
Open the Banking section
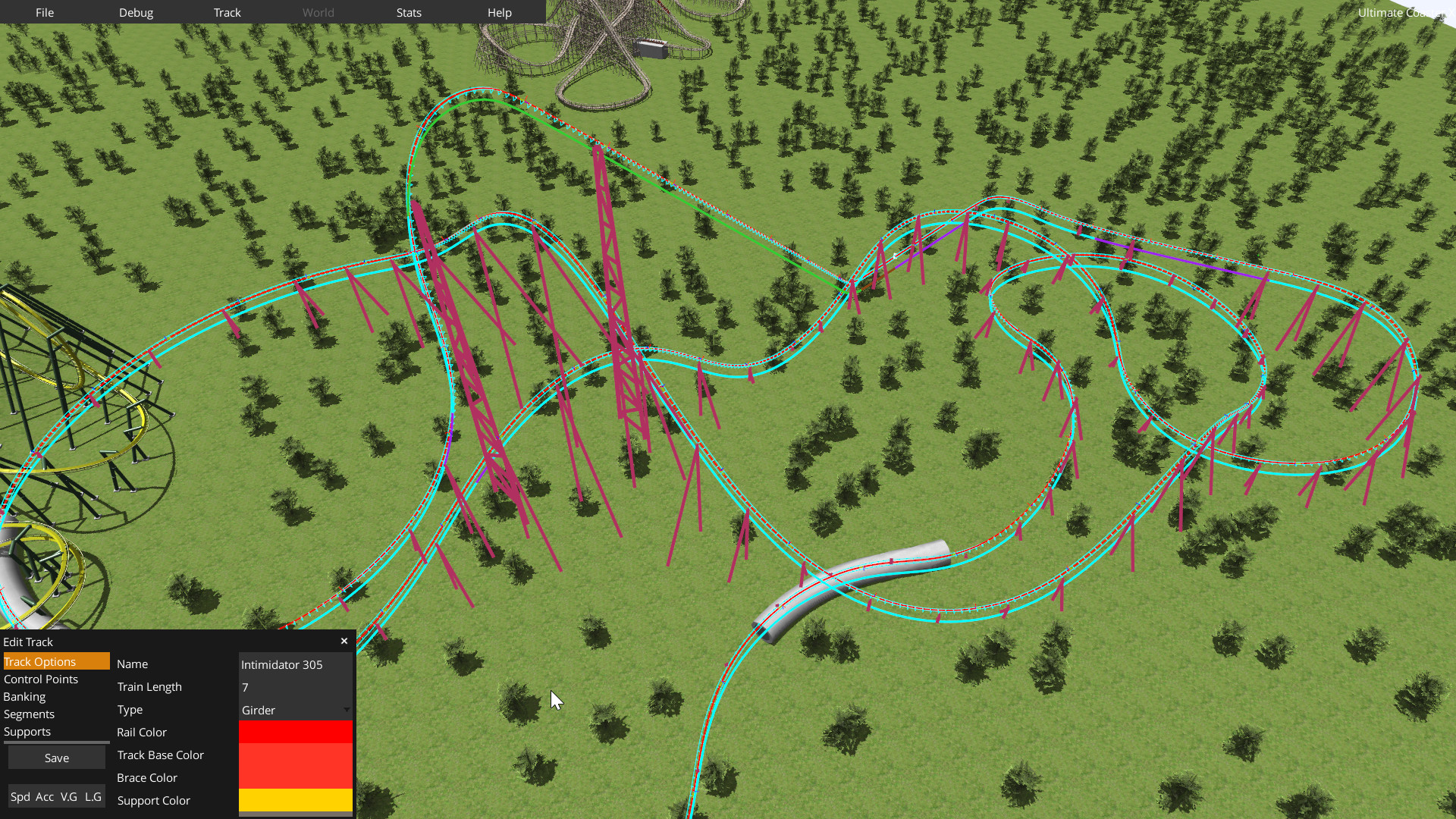(x=24, y=696)
